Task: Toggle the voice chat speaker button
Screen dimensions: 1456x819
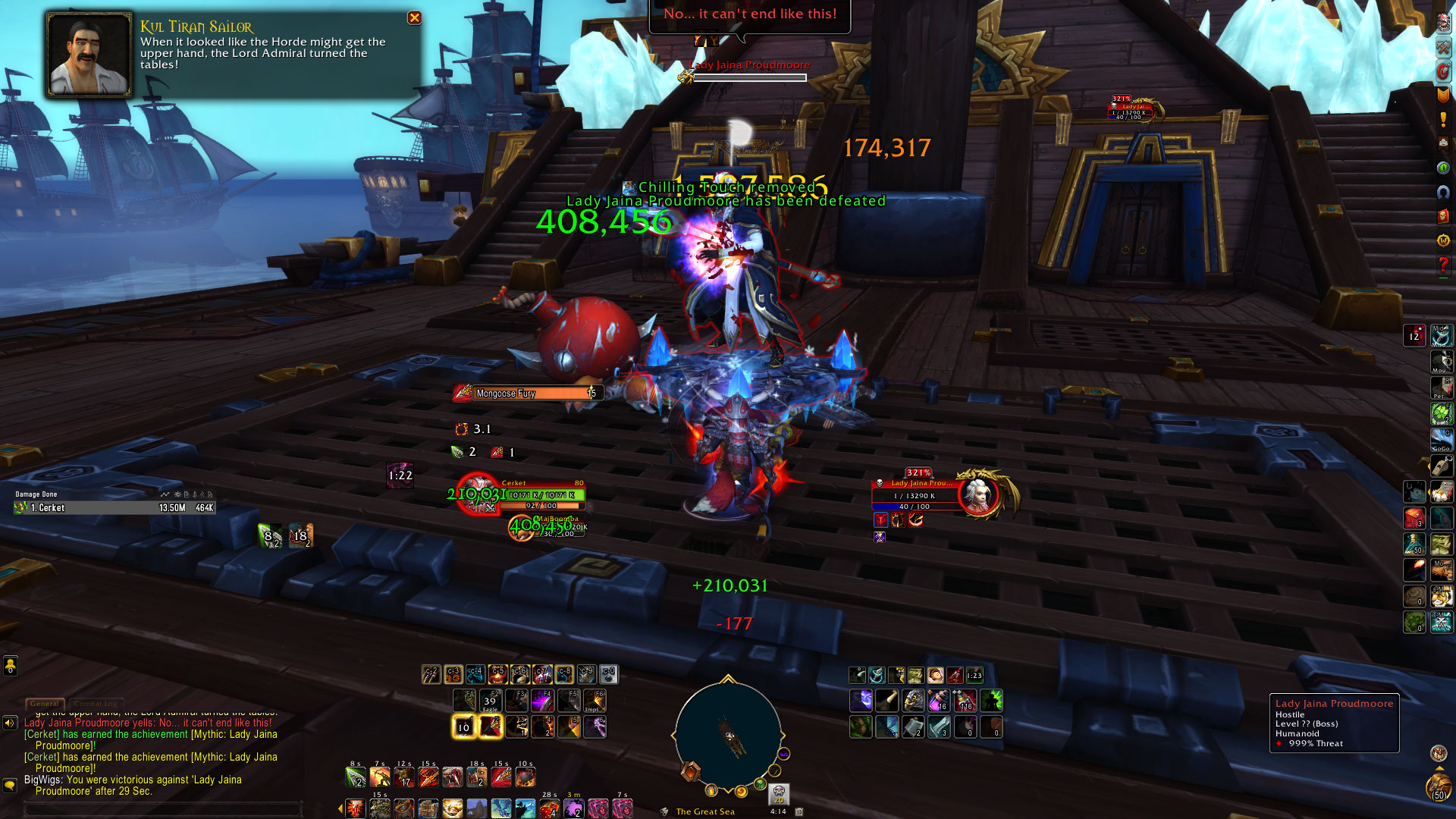Action: point(10,723)
